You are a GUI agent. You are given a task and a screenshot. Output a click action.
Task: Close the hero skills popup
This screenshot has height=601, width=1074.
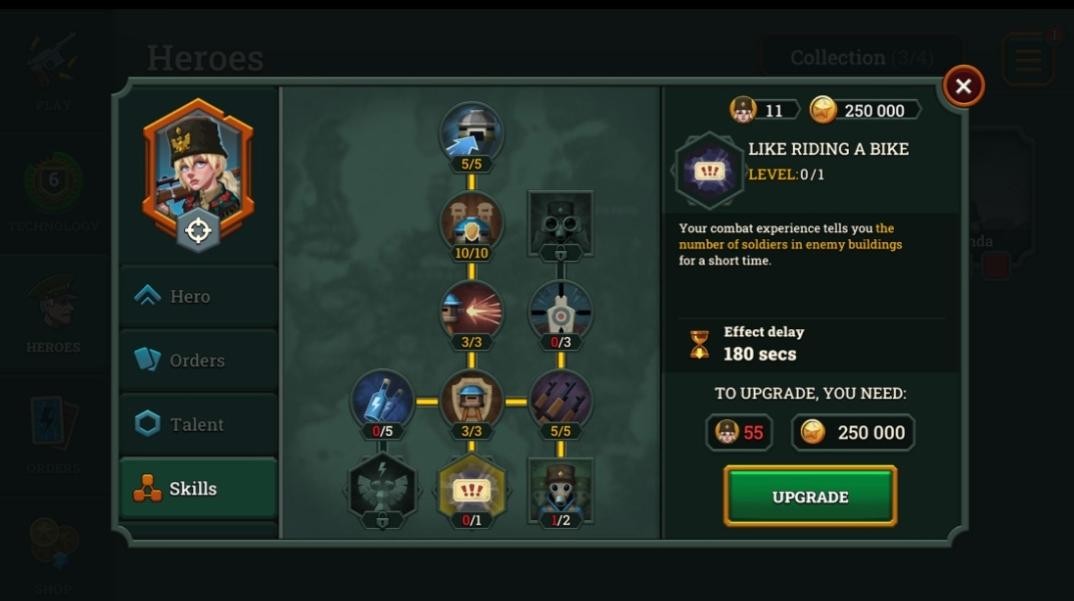point(963,87)
